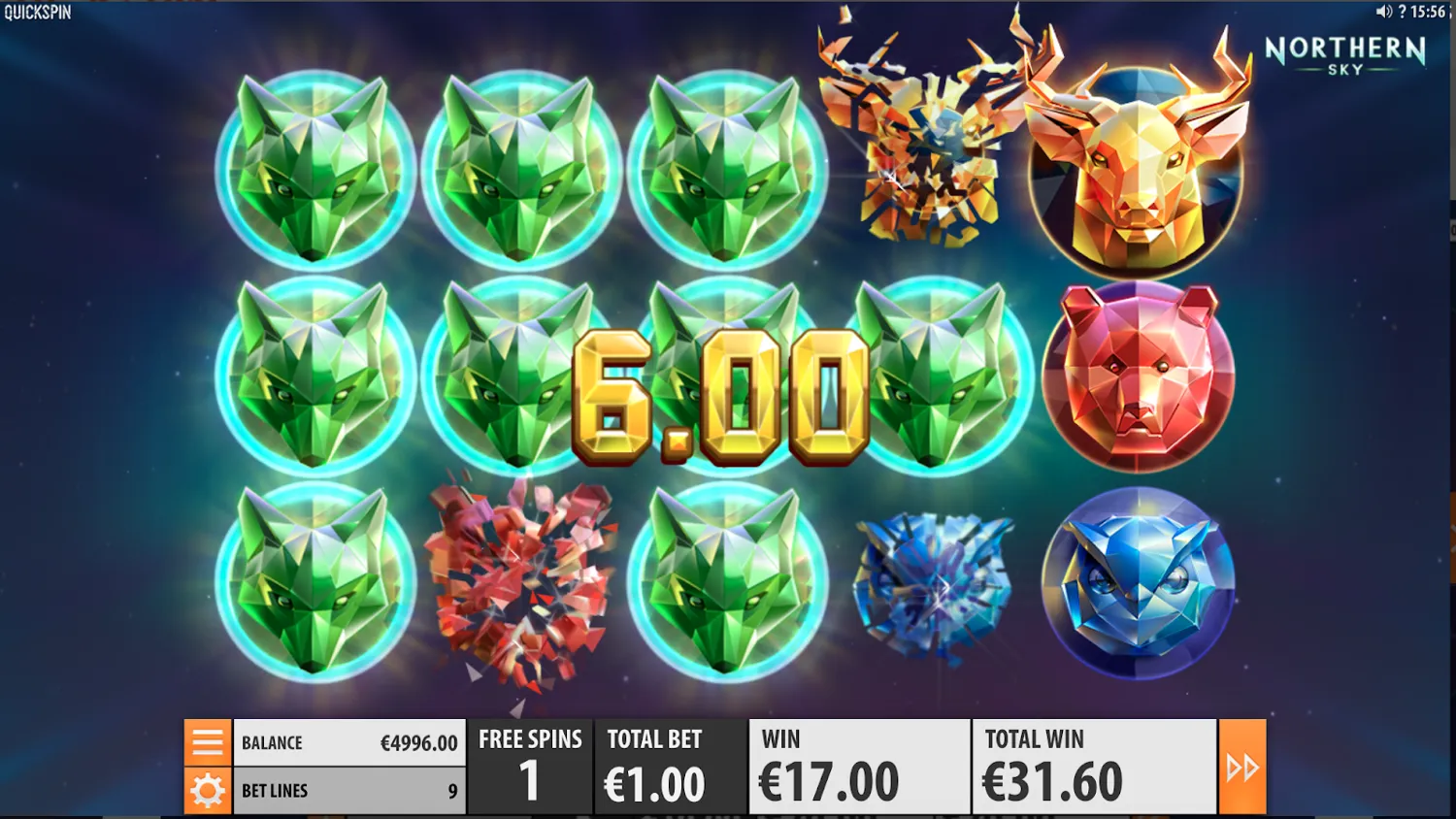Open the settings gear in the bottom bar

pos(207,790)
